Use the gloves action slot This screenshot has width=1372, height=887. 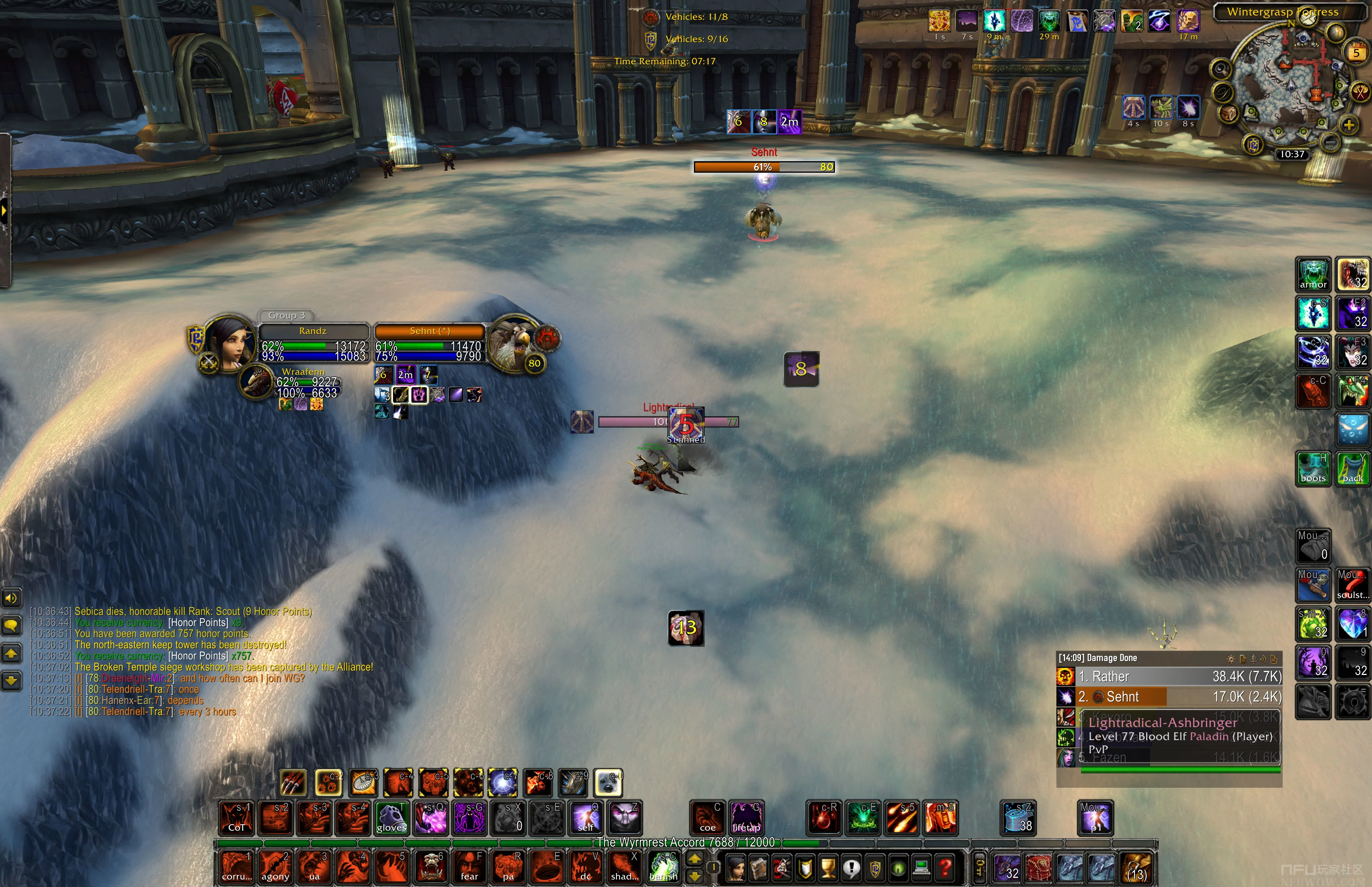[391, 817]
